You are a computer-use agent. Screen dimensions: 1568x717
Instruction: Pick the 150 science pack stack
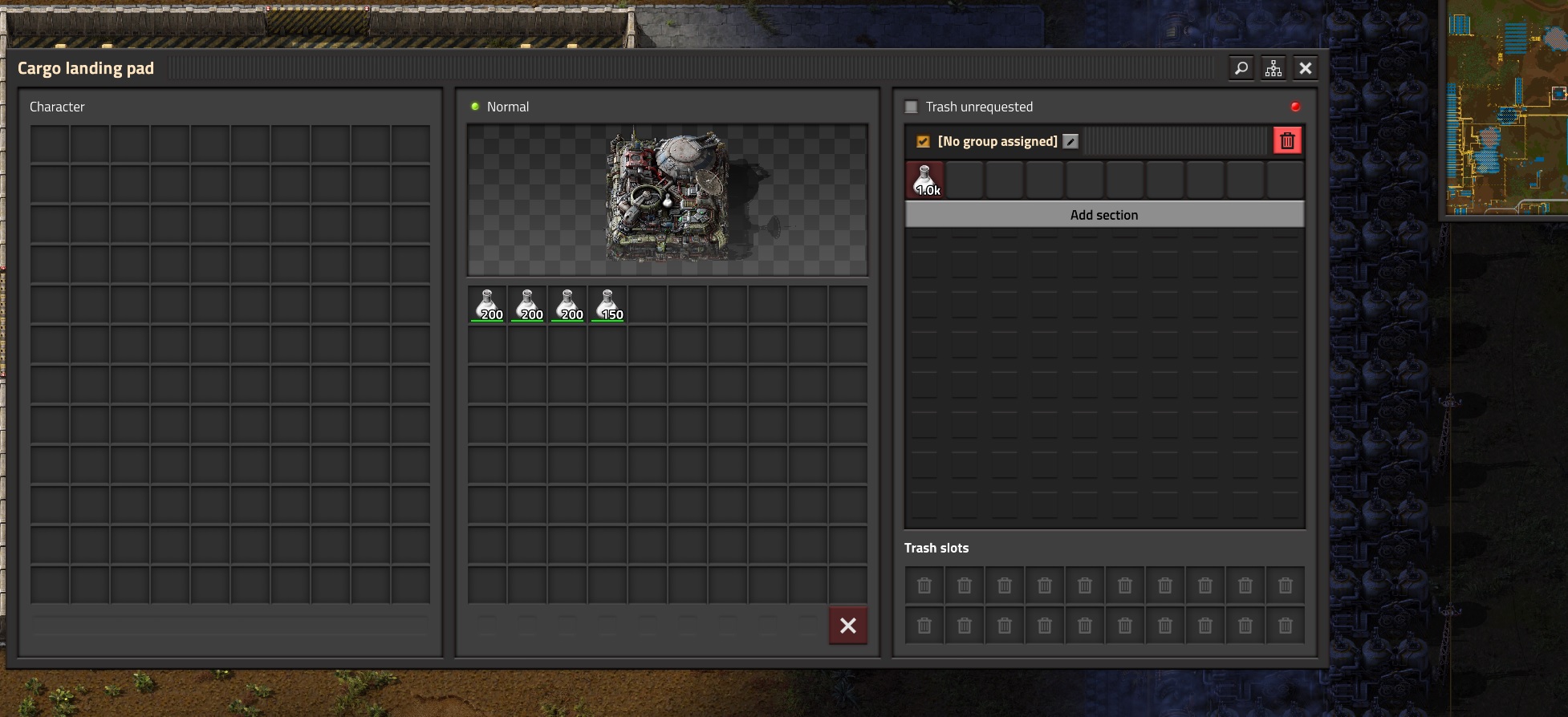[608, 306]
